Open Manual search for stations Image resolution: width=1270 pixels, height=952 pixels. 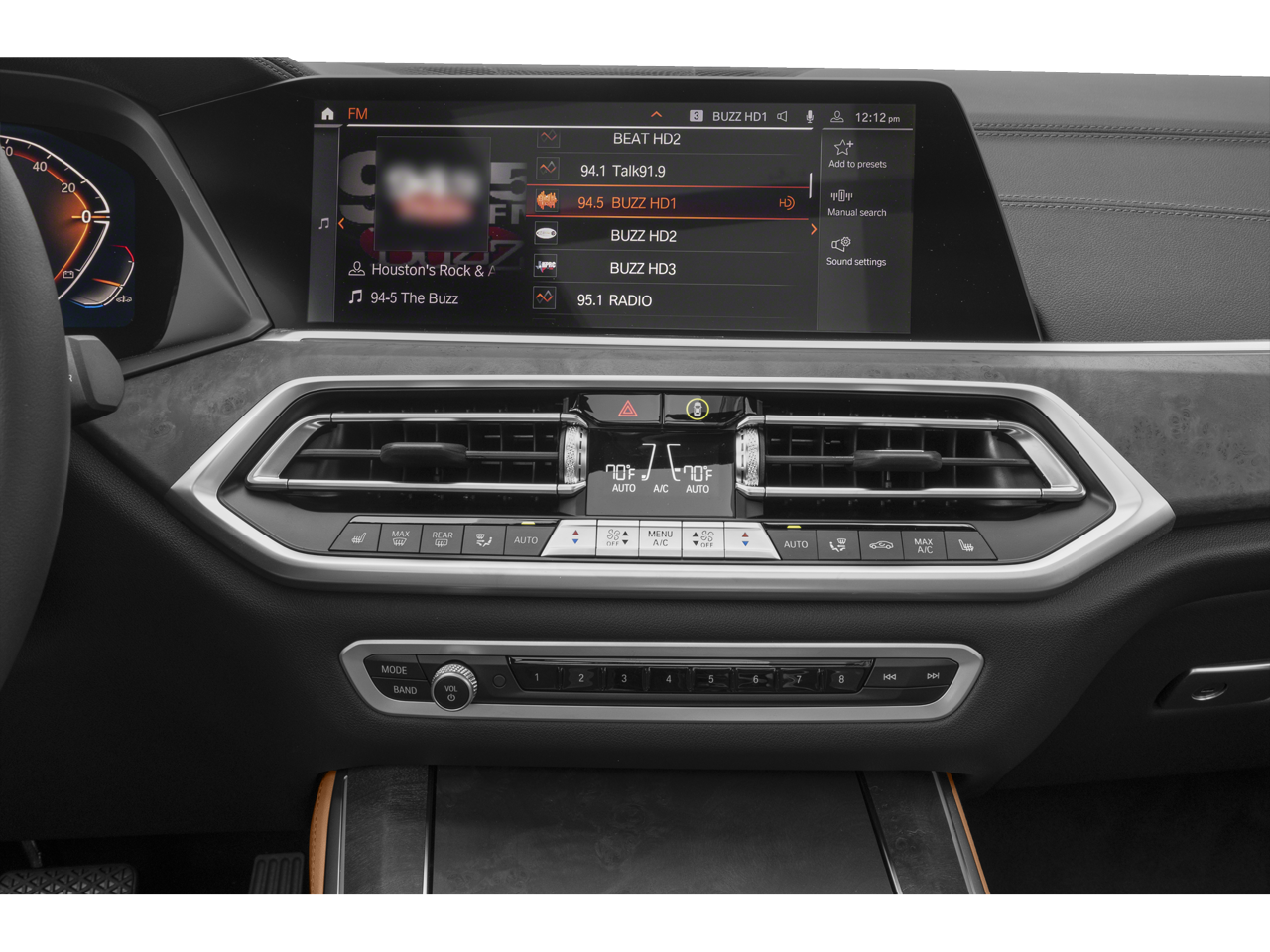click(856, 203)
